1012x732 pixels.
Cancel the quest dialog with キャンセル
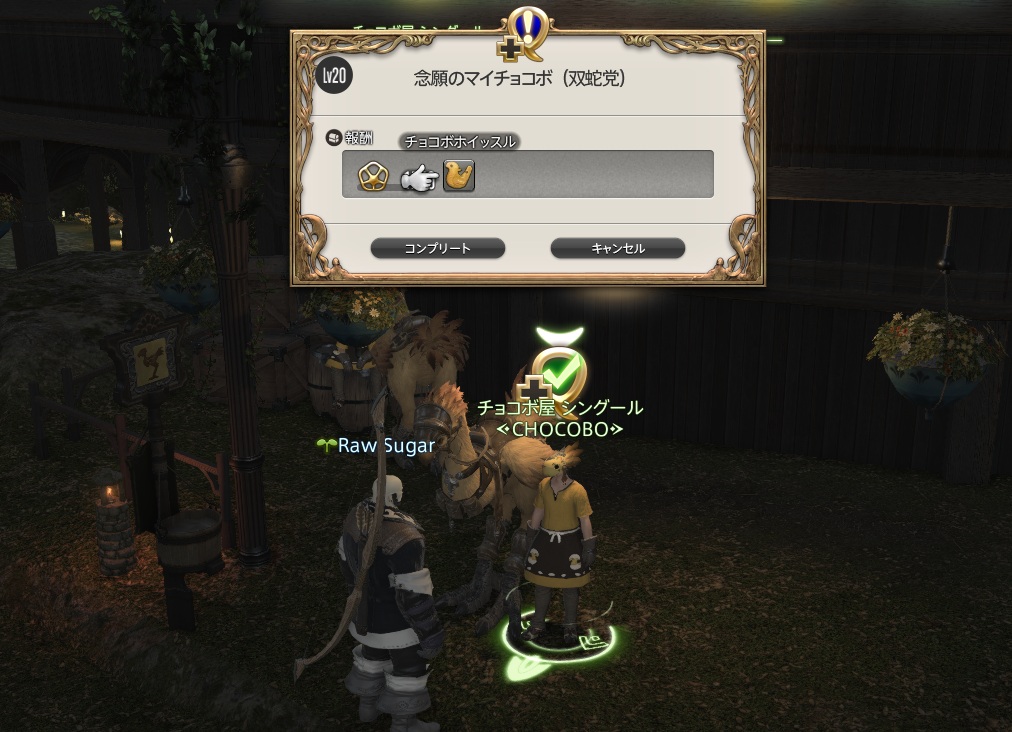coord(617,248)
